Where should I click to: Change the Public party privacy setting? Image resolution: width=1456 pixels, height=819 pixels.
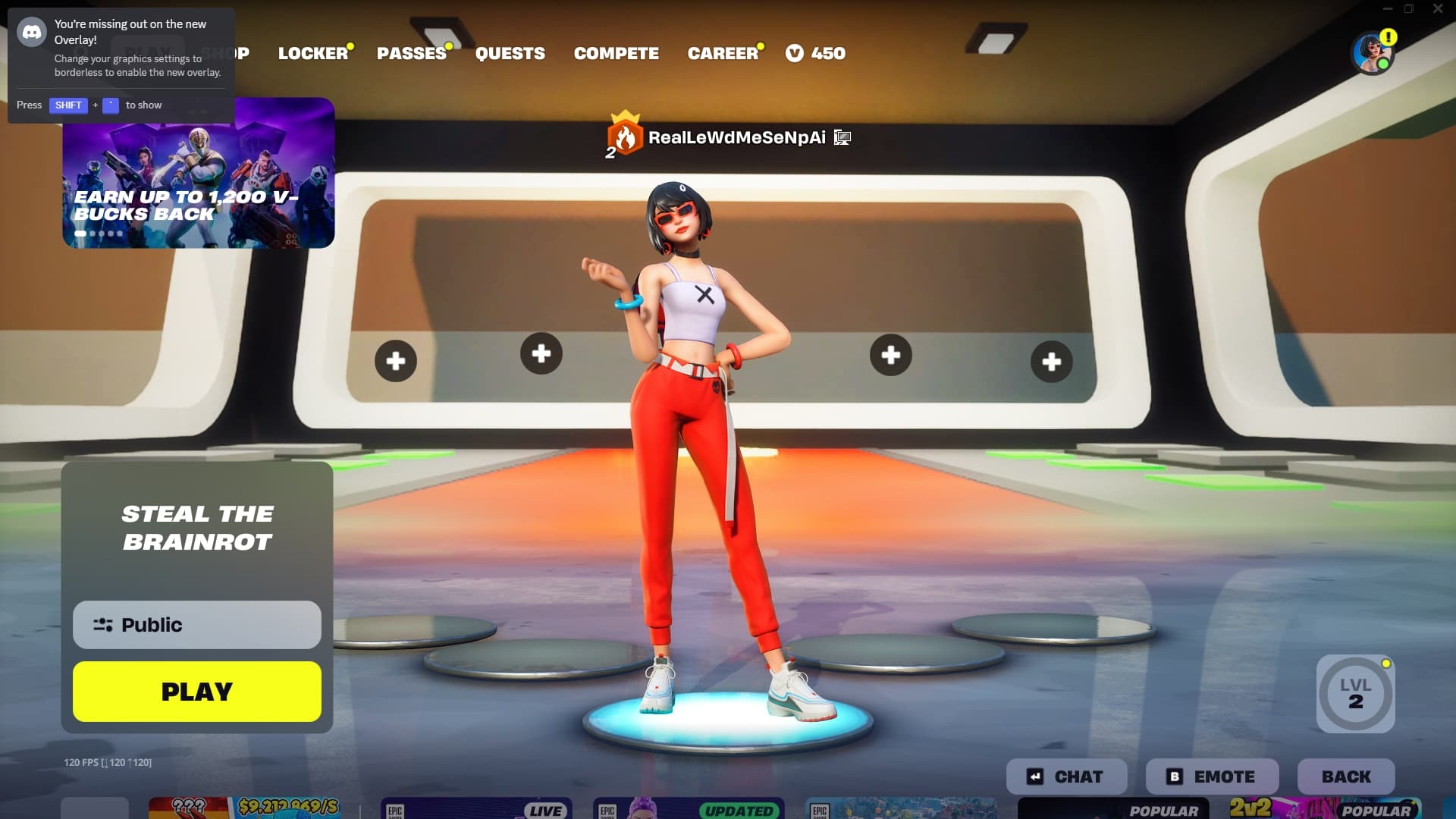pyautogui.click(x=197, y=625)
